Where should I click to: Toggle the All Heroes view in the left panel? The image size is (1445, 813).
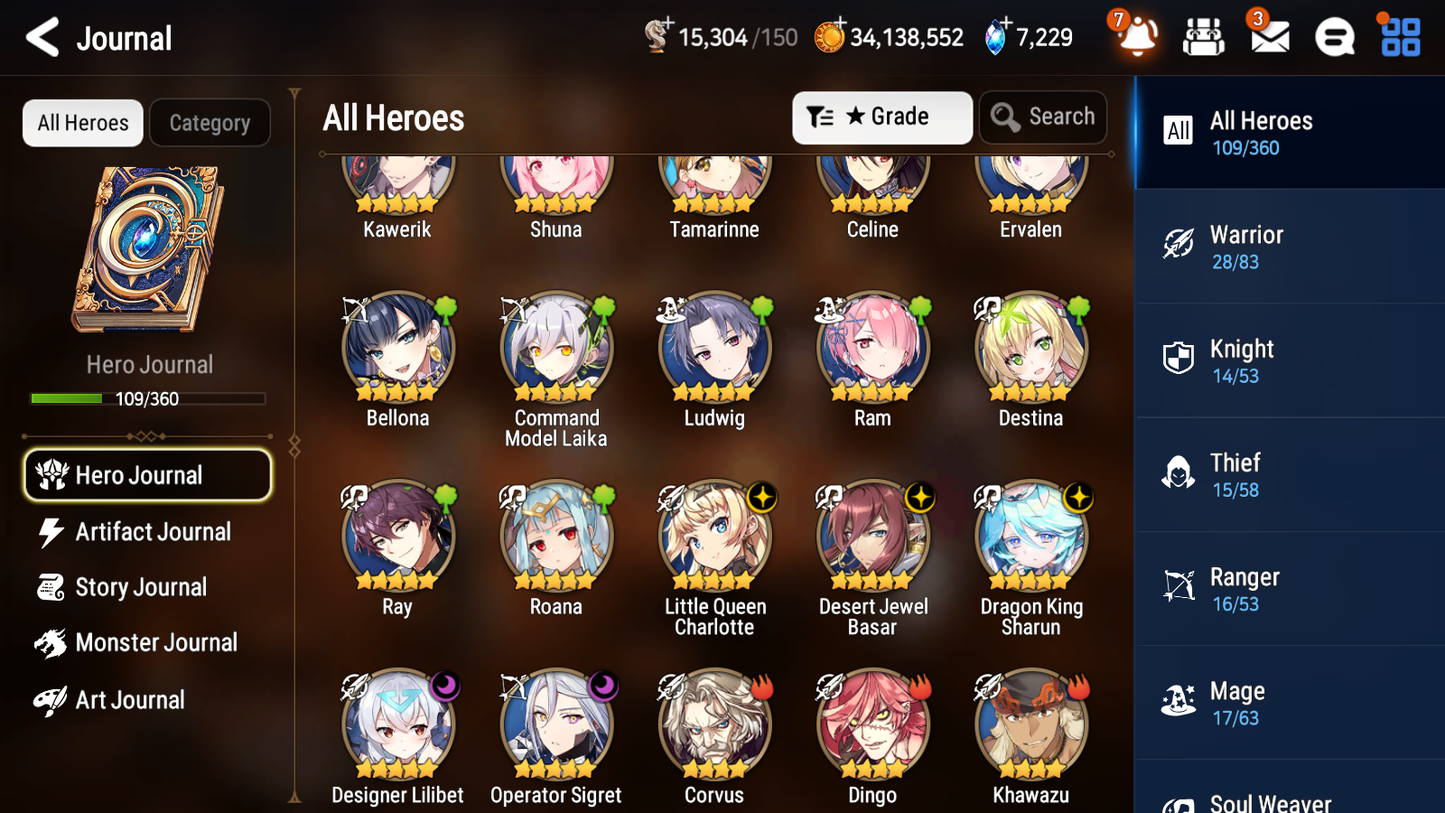click(x=82, y=123)
